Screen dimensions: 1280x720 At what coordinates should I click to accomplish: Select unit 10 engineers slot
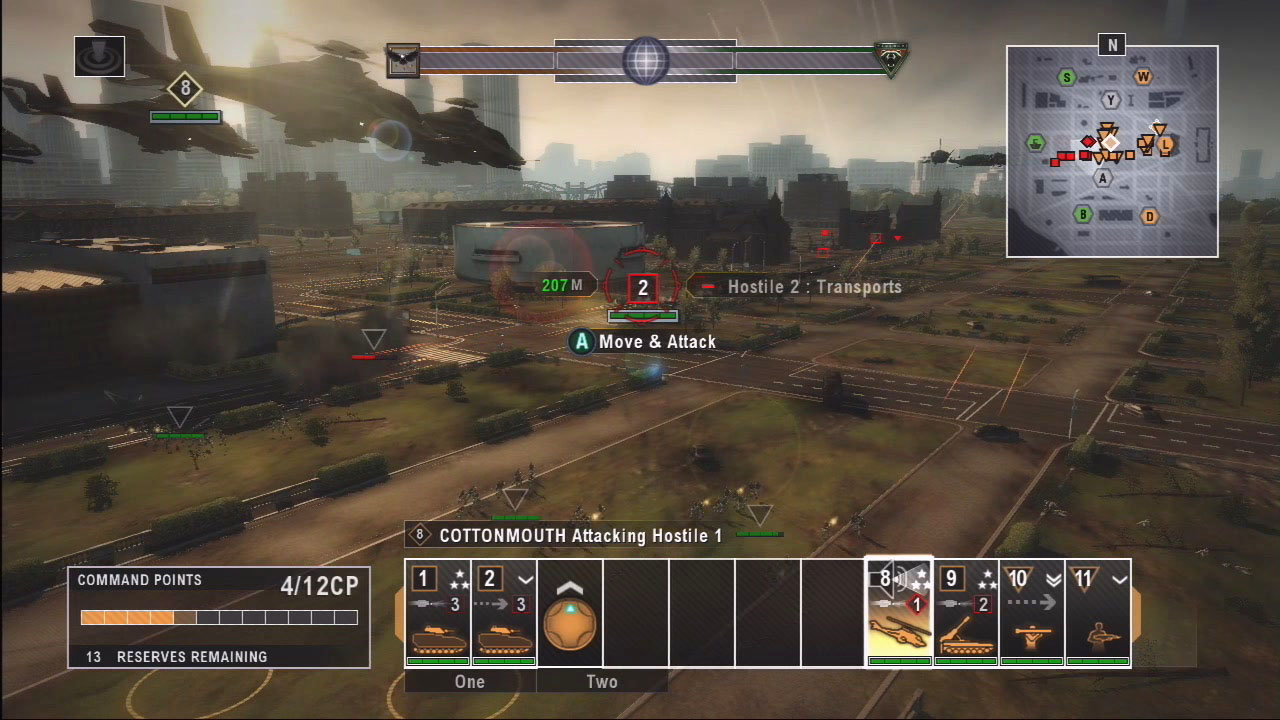pos(1032,613)
